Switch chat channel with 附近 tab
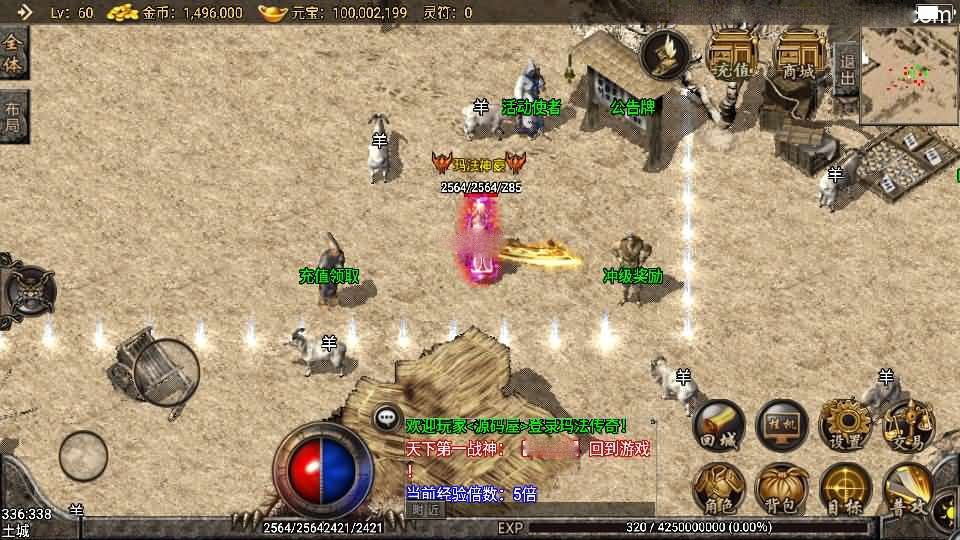 tap(426, 509)
